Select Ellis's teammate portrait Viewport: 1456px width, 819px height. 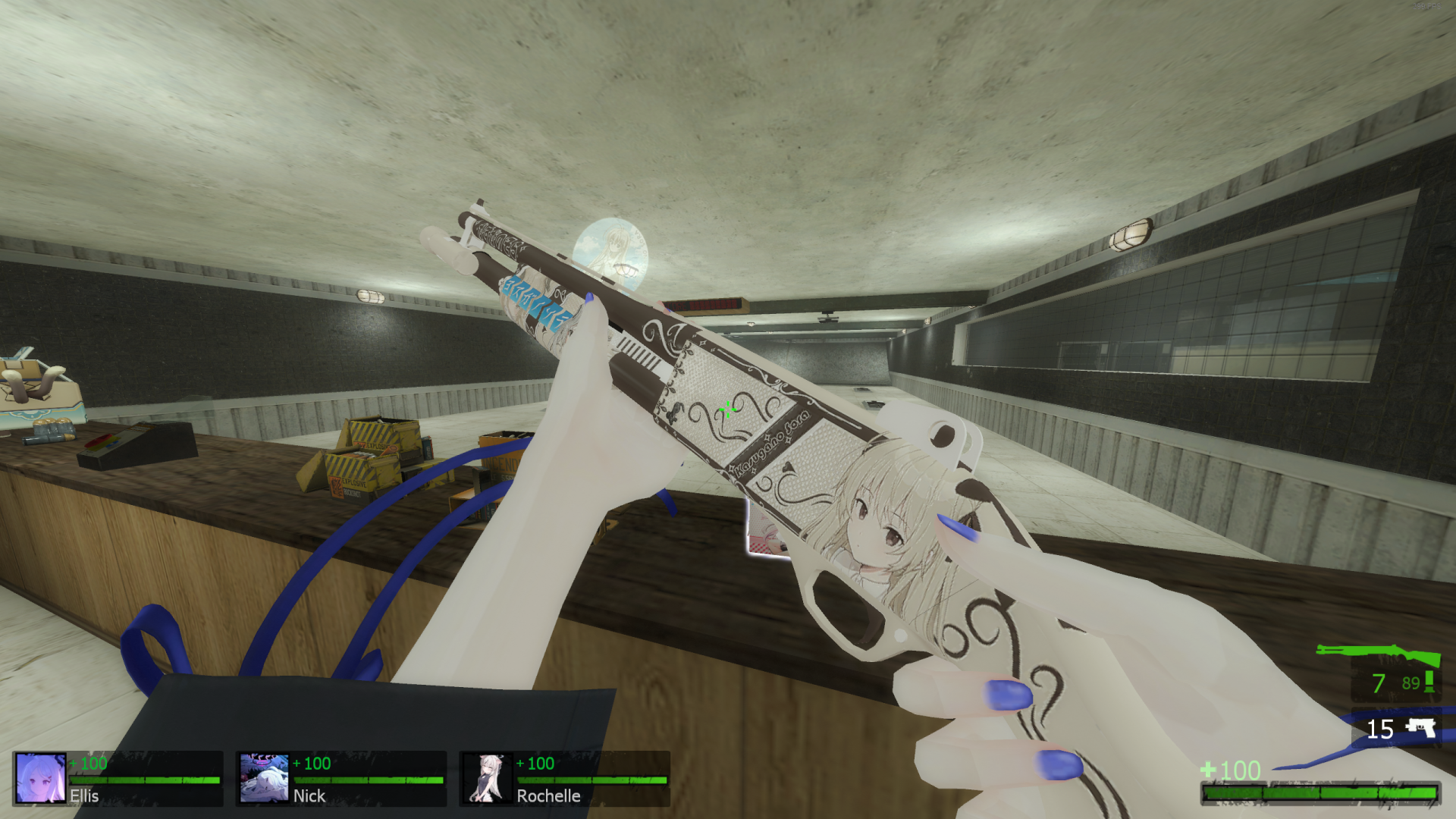[x=40, y=777]
